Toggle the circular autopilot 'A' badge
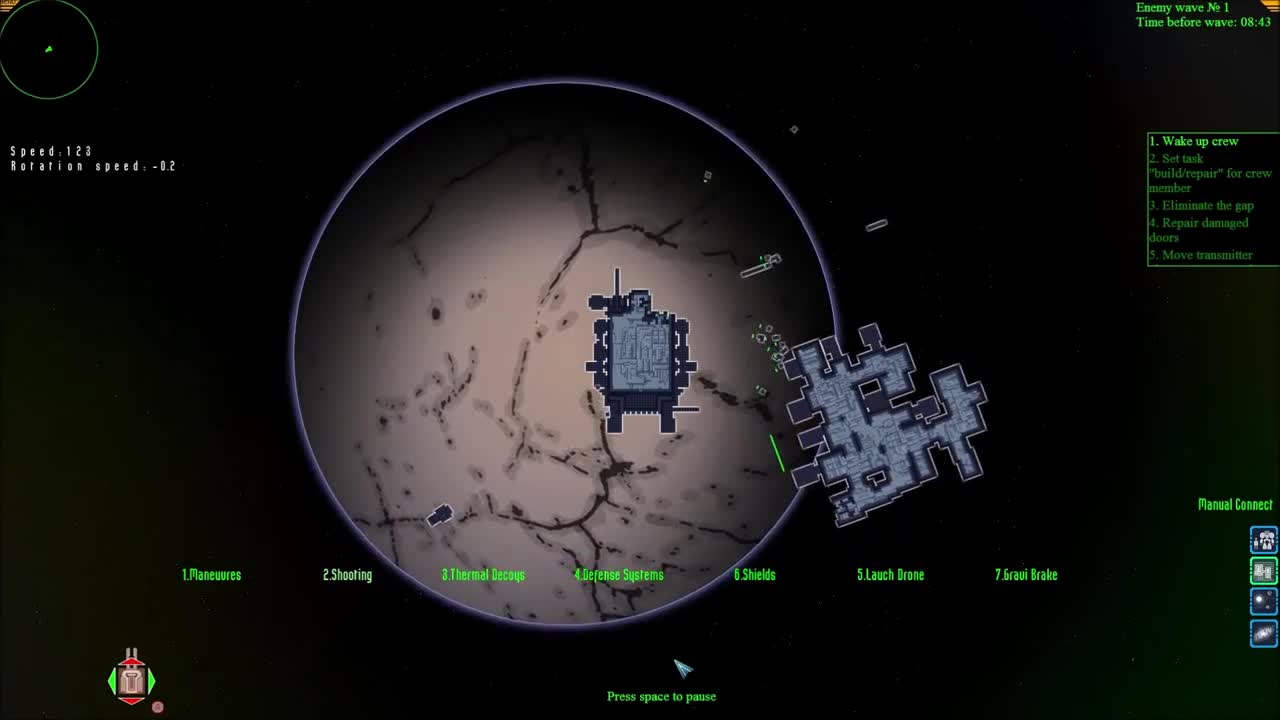 point(157,707)
